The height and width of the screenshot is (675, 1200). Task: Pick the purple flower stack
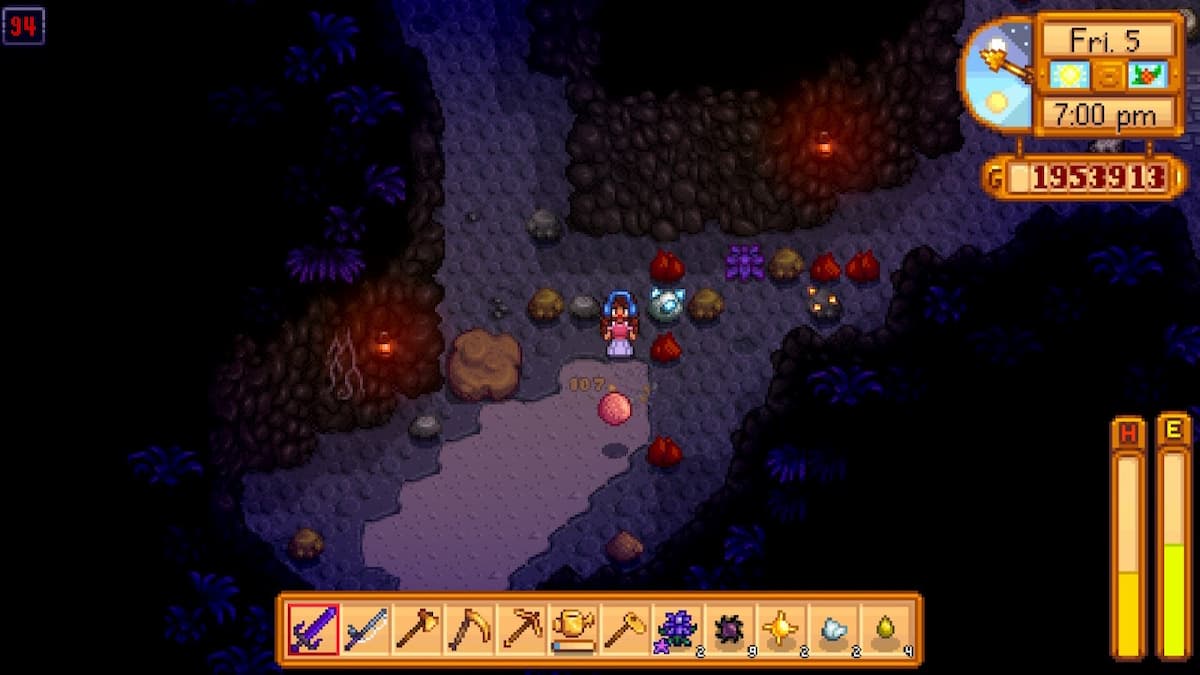pos(677,629)
